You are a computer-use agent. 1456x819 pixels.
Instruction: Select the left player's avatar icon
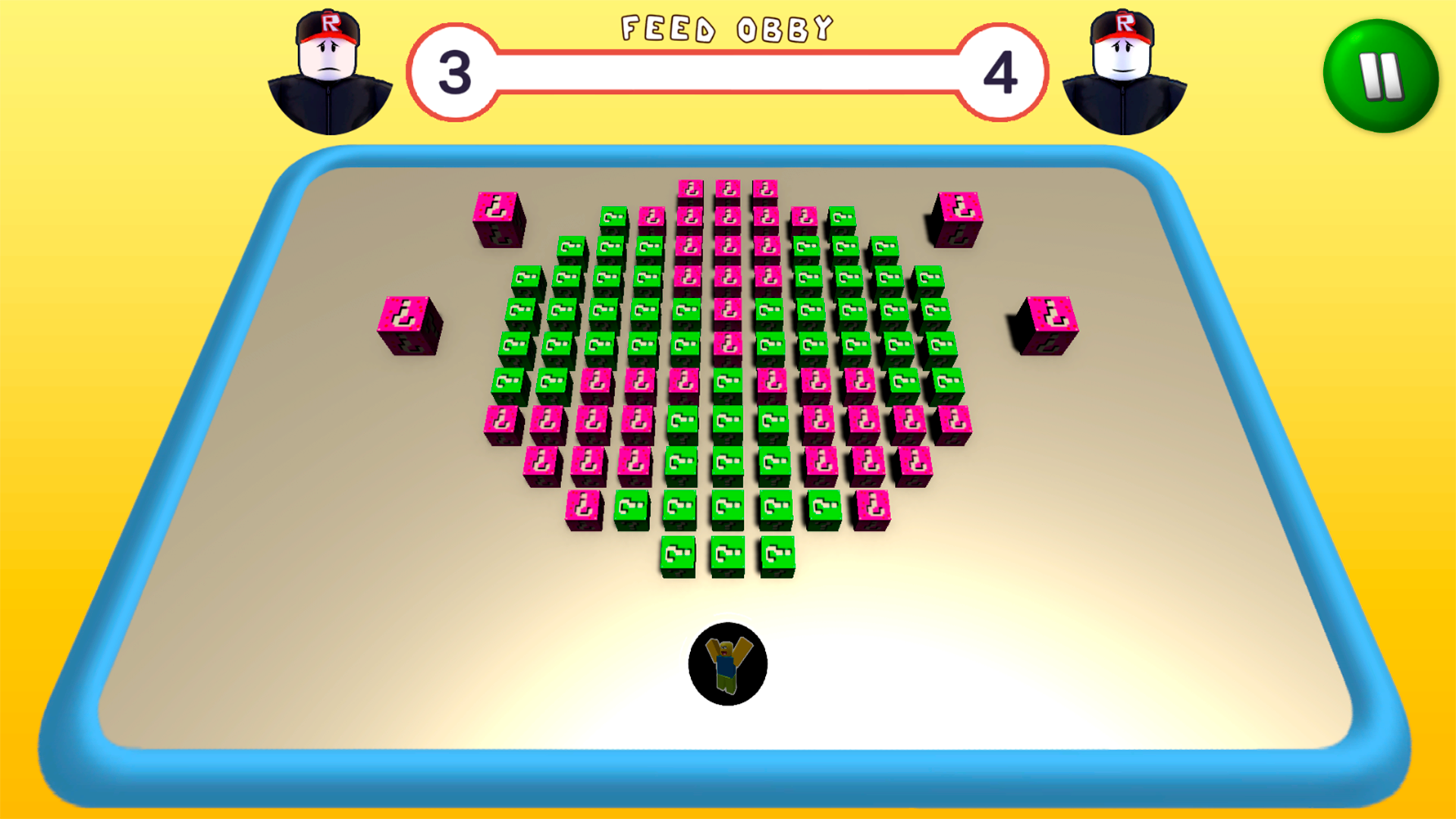click(328, 68)
